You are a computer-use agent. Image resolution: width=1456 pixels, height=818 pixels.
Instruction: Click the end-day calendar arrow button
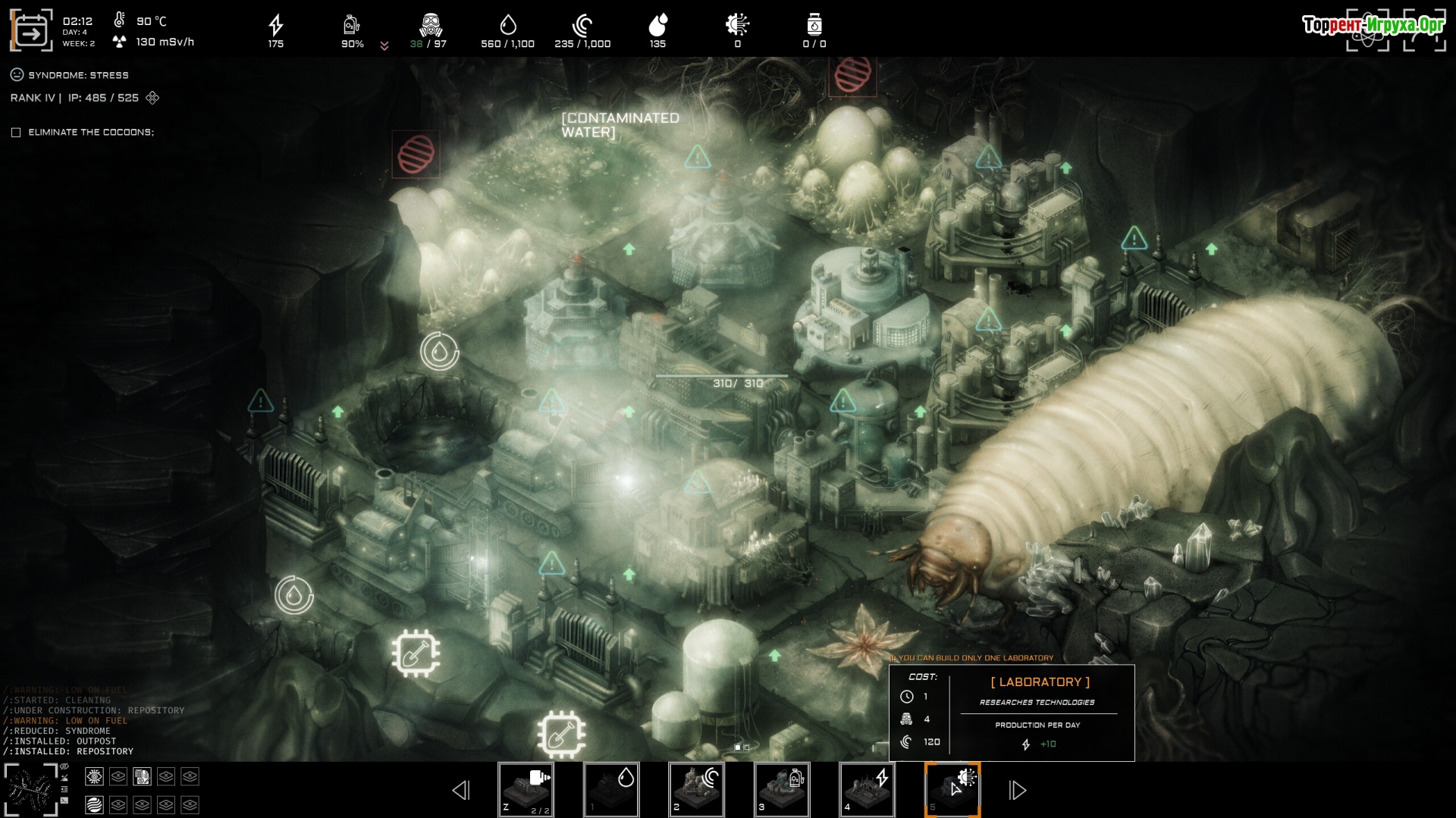(31, 31)
